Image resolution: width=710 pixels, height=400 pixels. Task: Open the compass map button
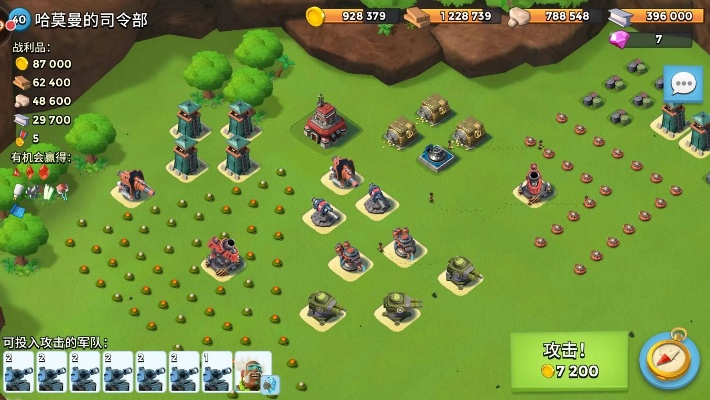coord(668,360)
